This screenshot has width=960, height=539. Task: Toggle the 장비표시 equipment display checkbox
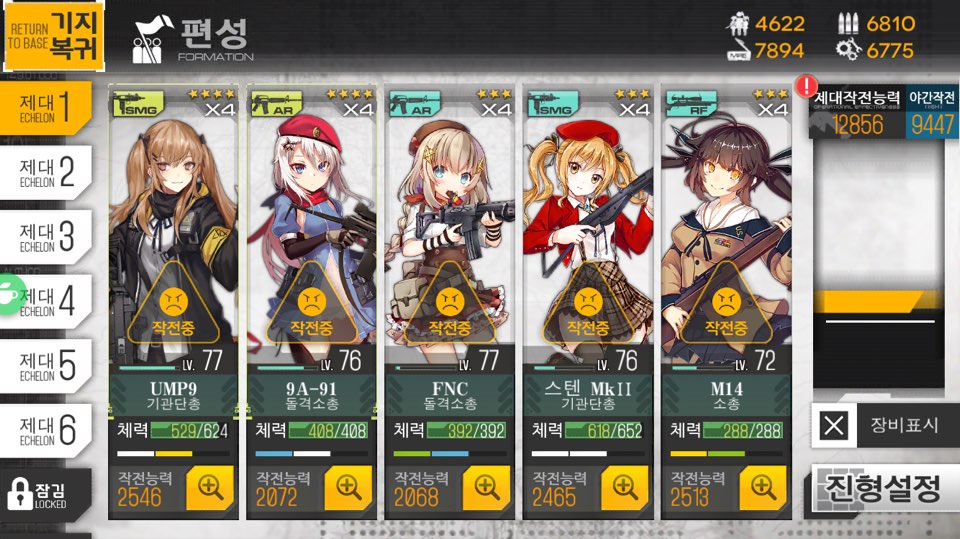click(x=834, y=427)
